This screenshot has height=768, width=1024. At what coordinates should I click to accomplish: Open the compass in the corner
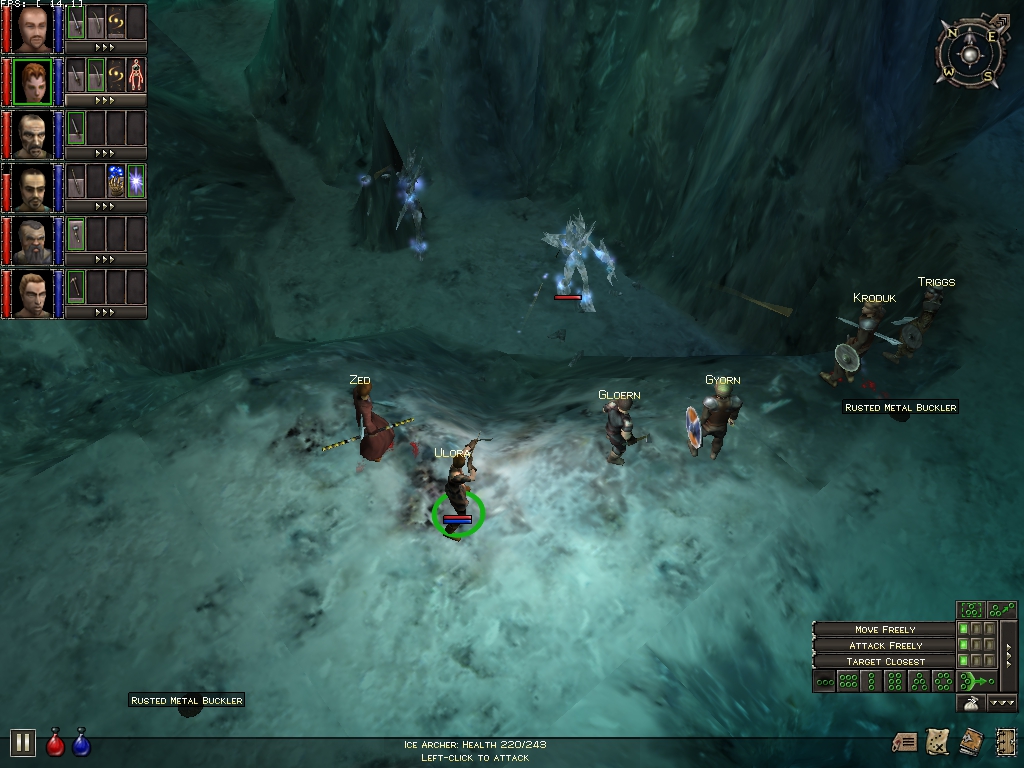pos(968,51)
